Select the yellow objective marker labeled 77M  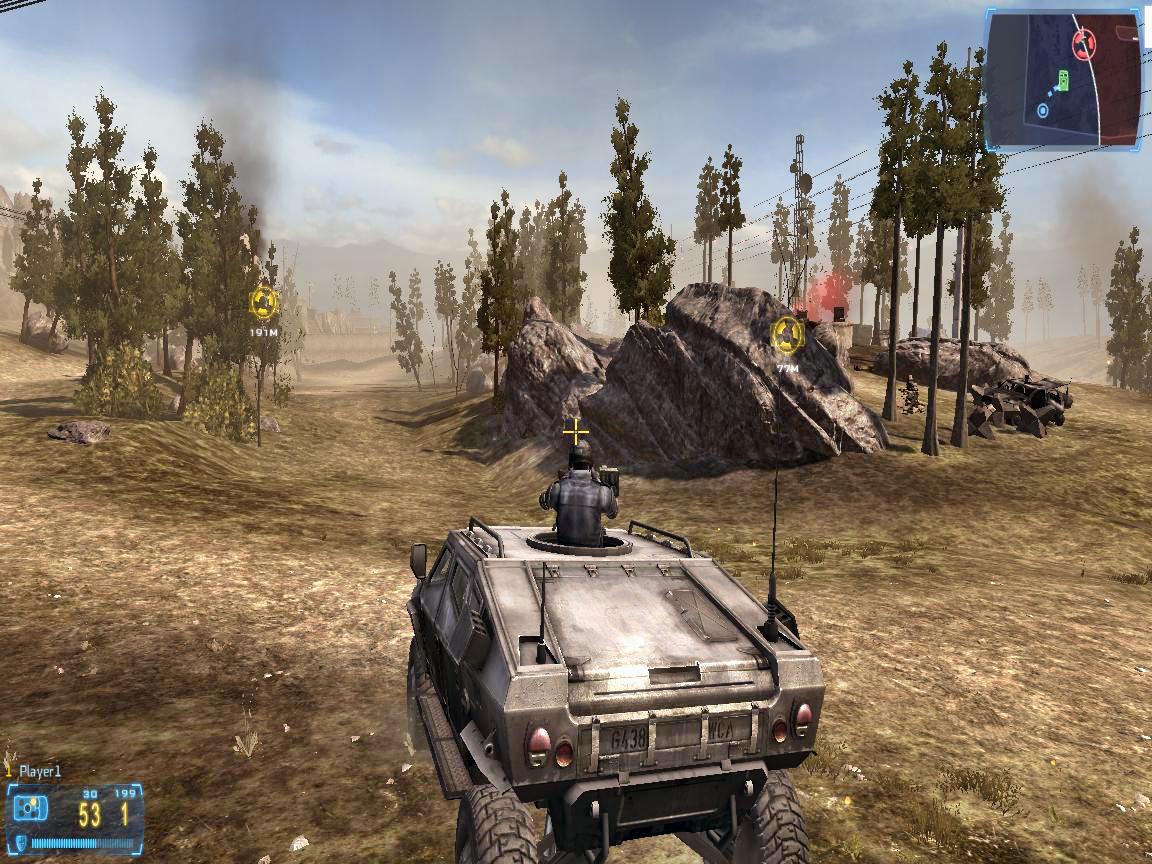pos(788,335)
